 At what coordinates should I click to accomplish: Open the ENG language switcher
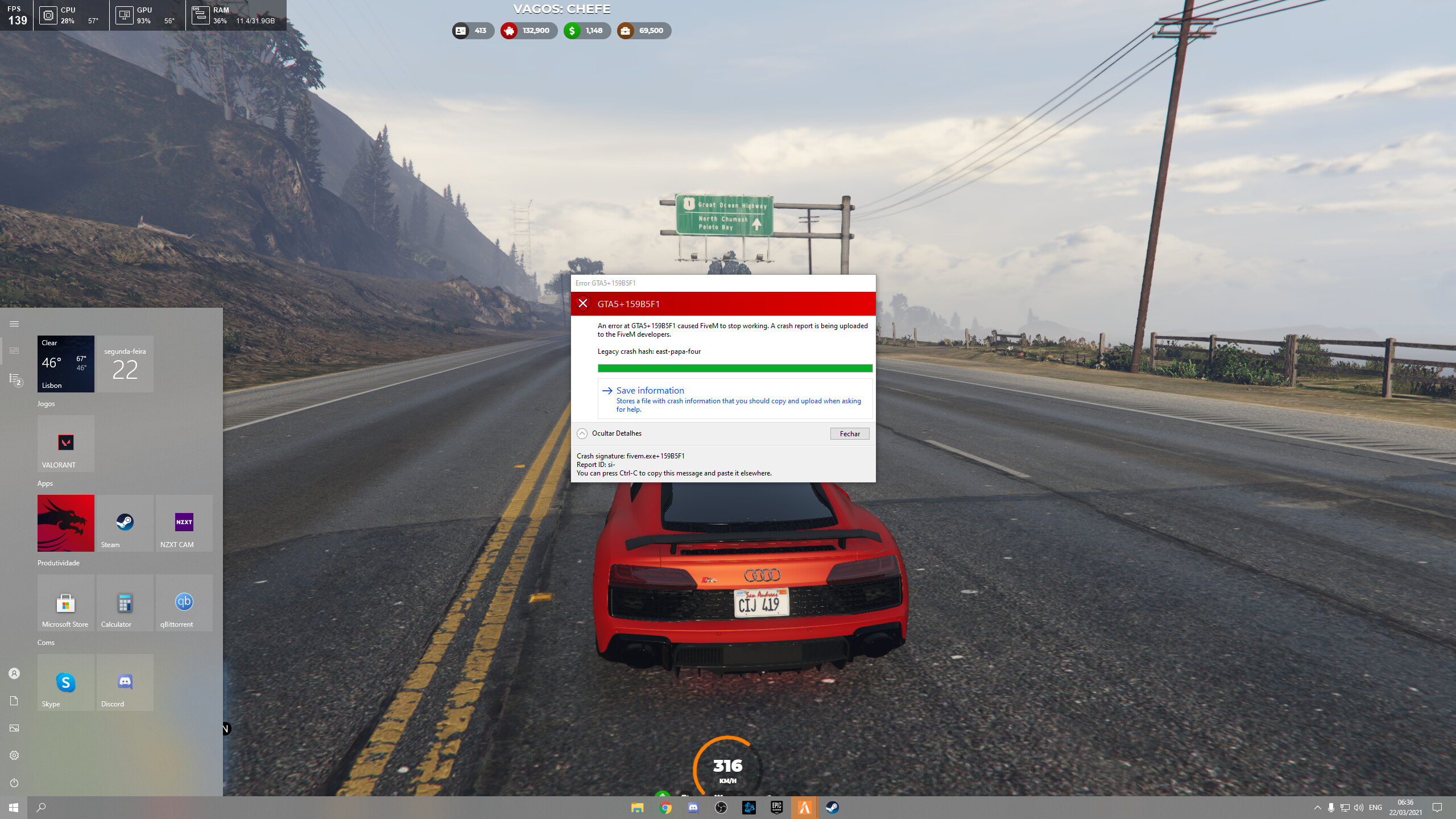point(1375,808)
